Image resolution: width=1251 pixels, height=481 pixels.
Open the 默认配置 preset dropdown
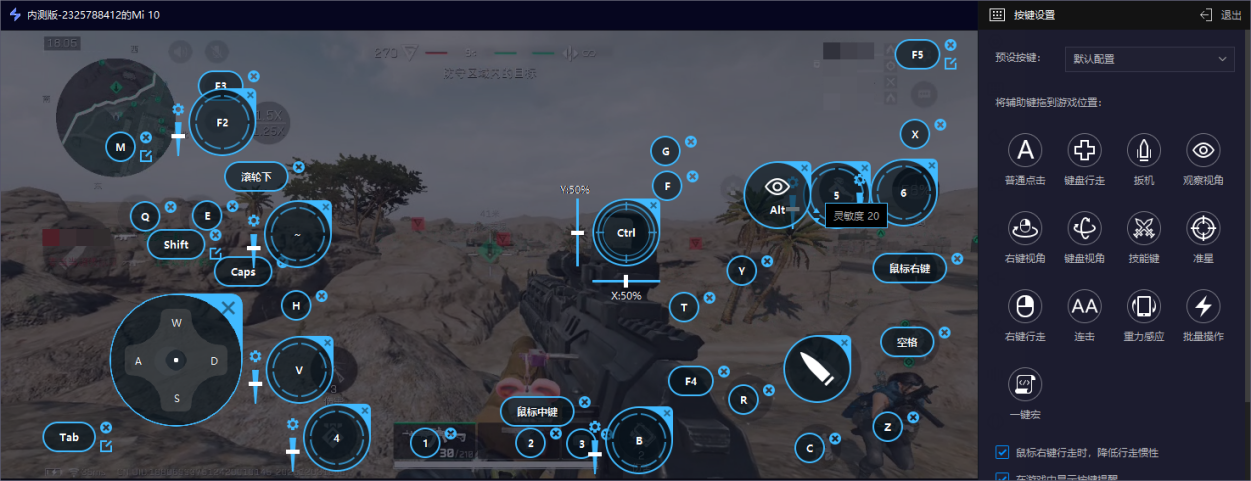[1149, 59]
